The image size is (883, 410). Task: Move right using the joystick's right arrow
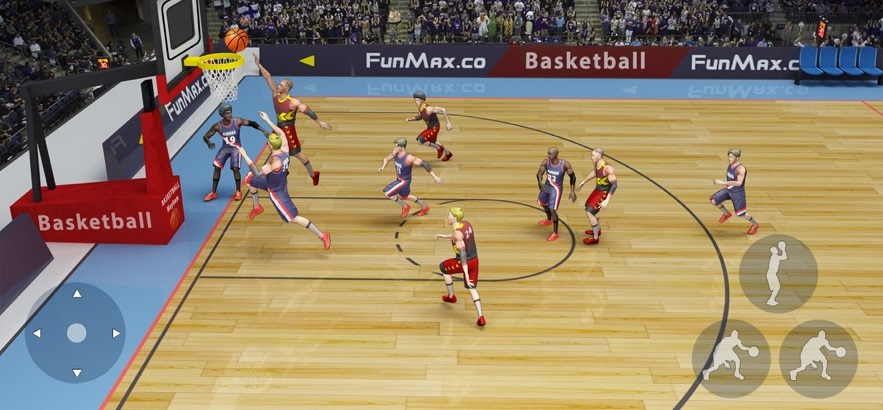(116, 333)
